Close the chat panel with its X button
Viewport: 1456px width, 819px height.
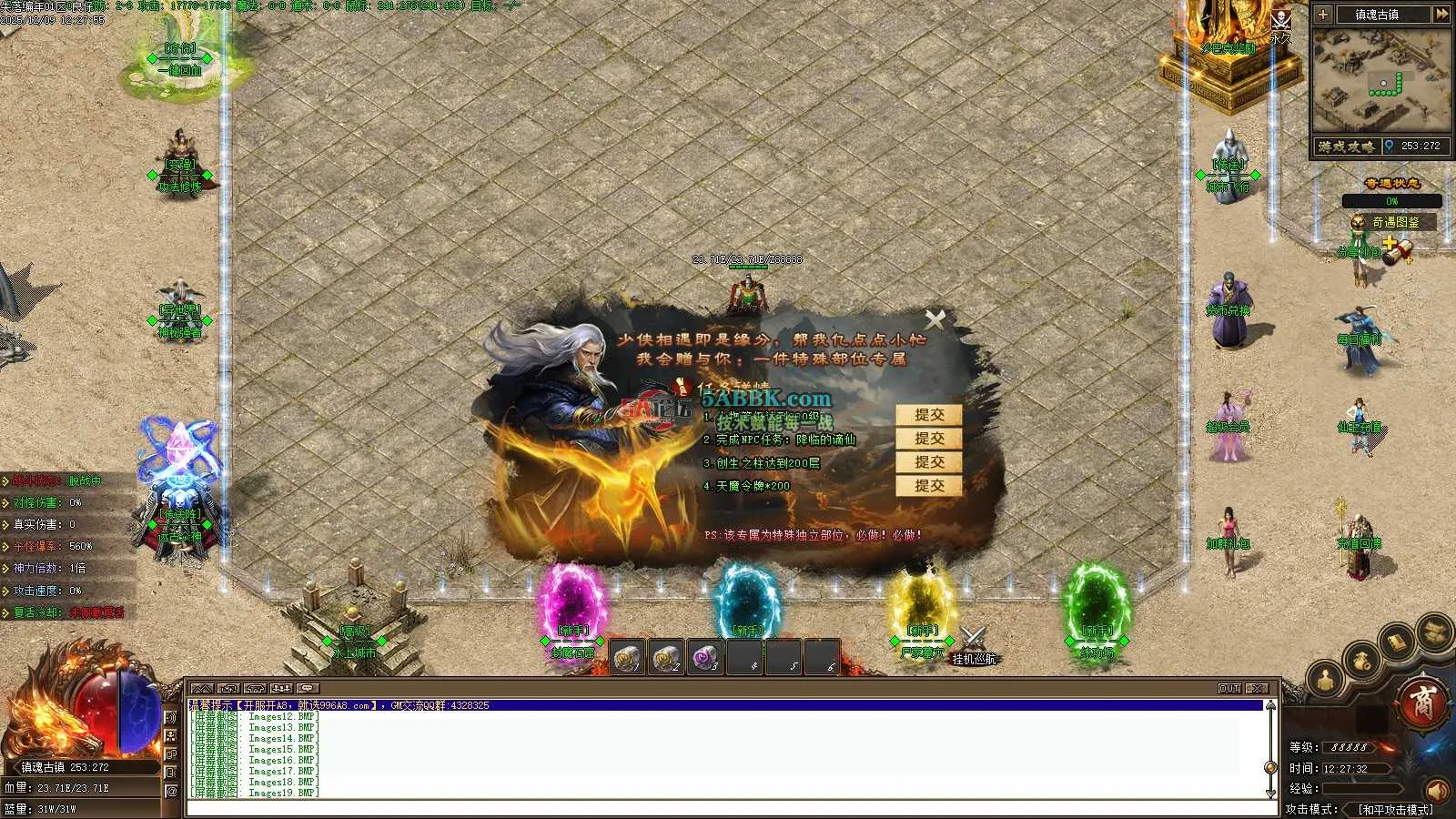click(1257, 688)
